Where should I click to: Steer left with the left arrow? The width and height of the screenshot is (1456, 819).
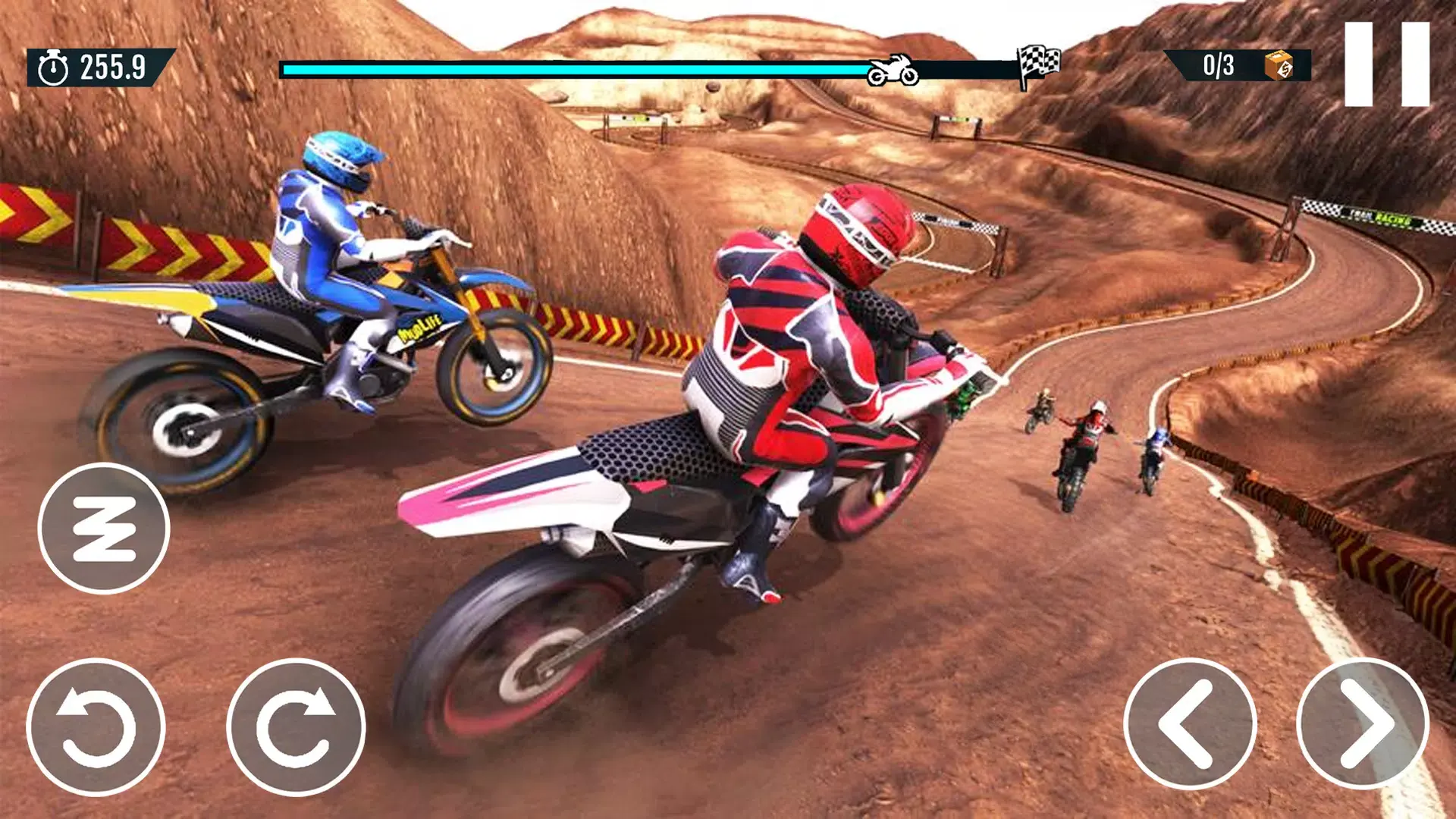(1189, 723)
